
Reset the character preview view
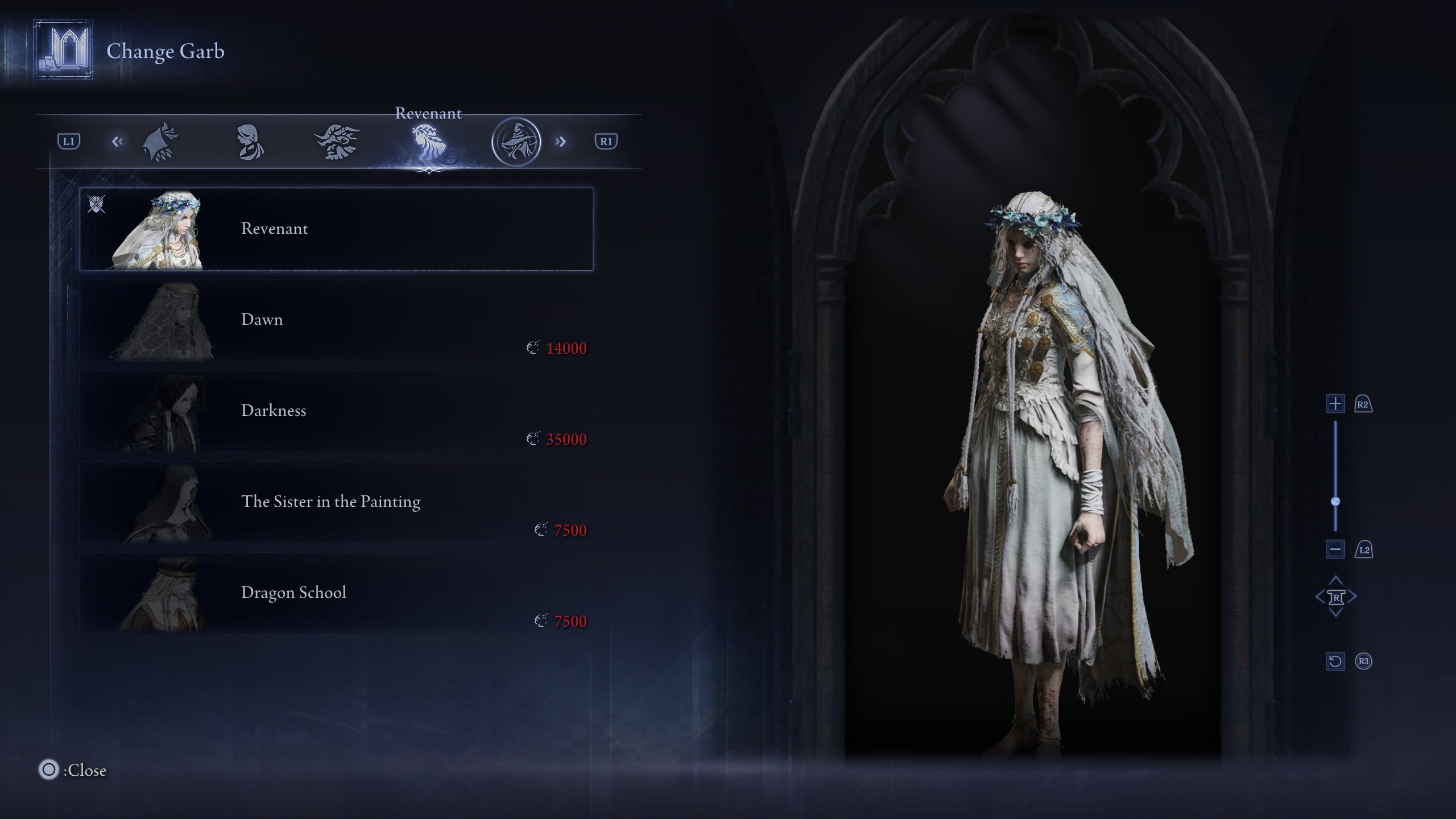pyautogui.click(x=1335, y=661)
